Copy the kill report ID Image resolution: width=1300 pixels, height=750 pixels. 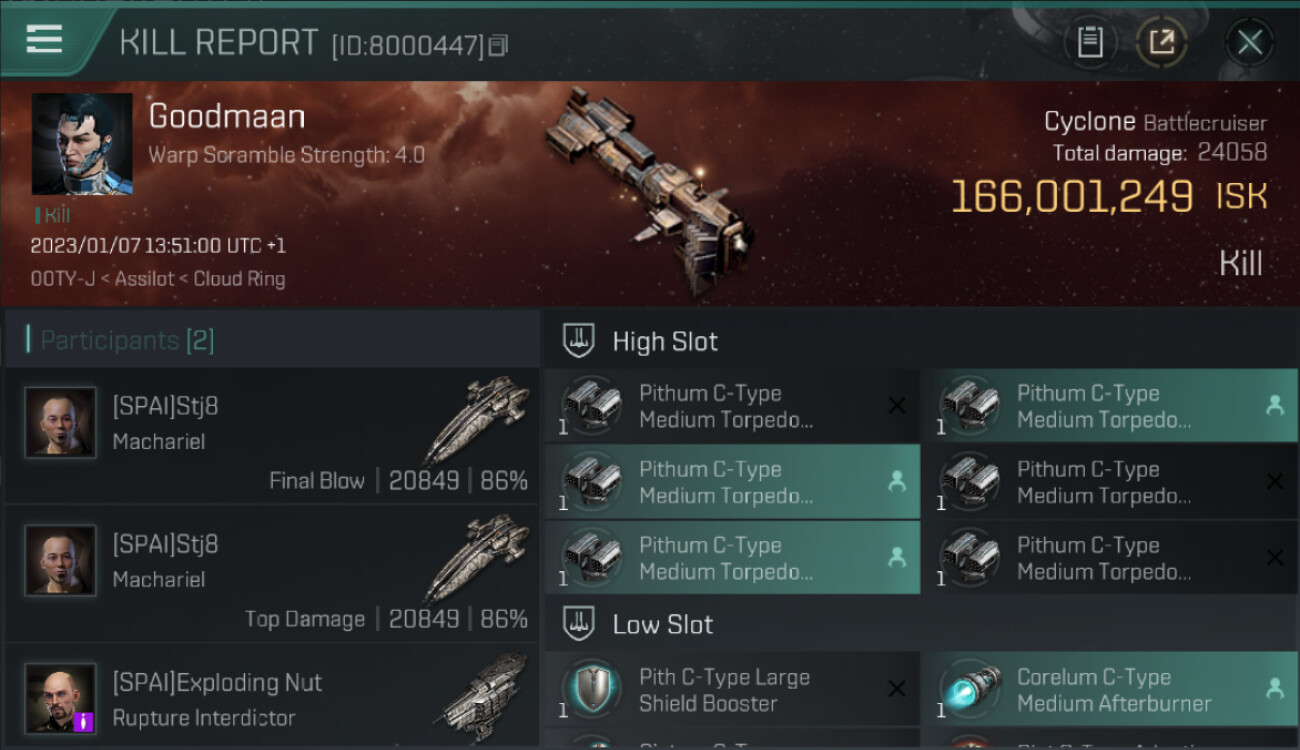pyautogui.click(x=498, y=45)
